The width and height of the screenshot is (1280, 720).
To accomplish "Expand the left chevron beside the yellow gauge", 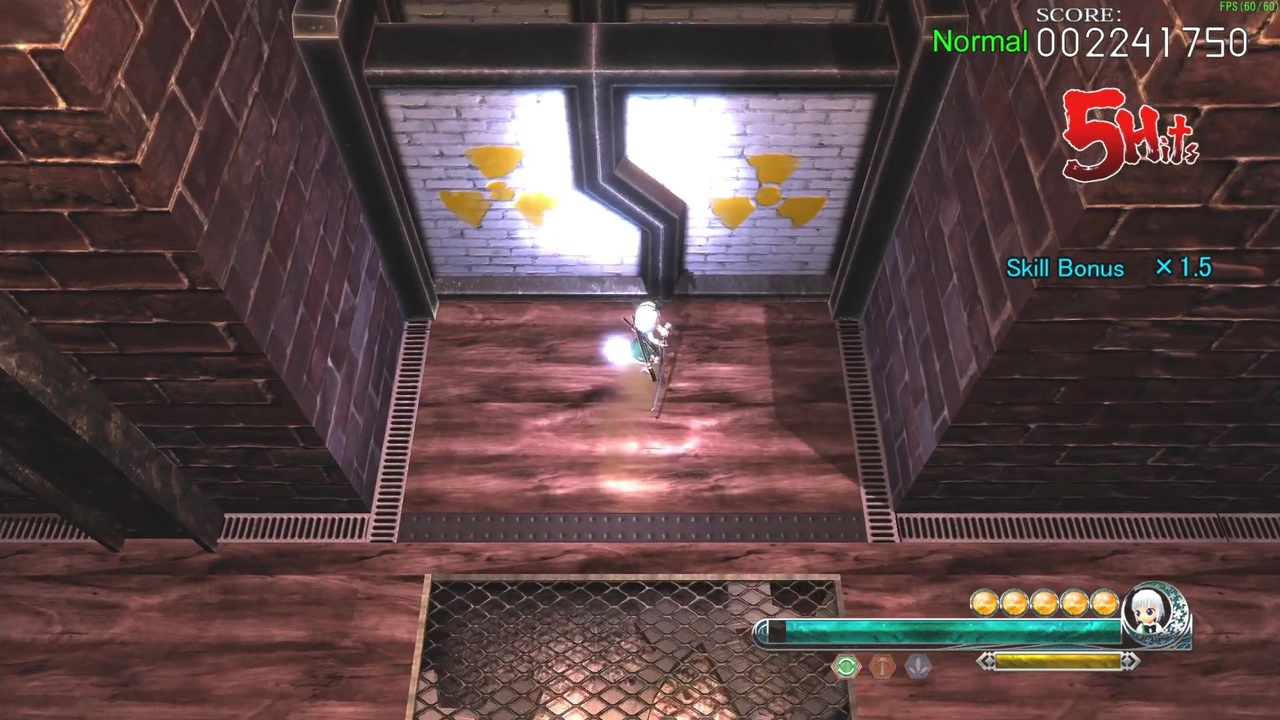I will point(986,661).
